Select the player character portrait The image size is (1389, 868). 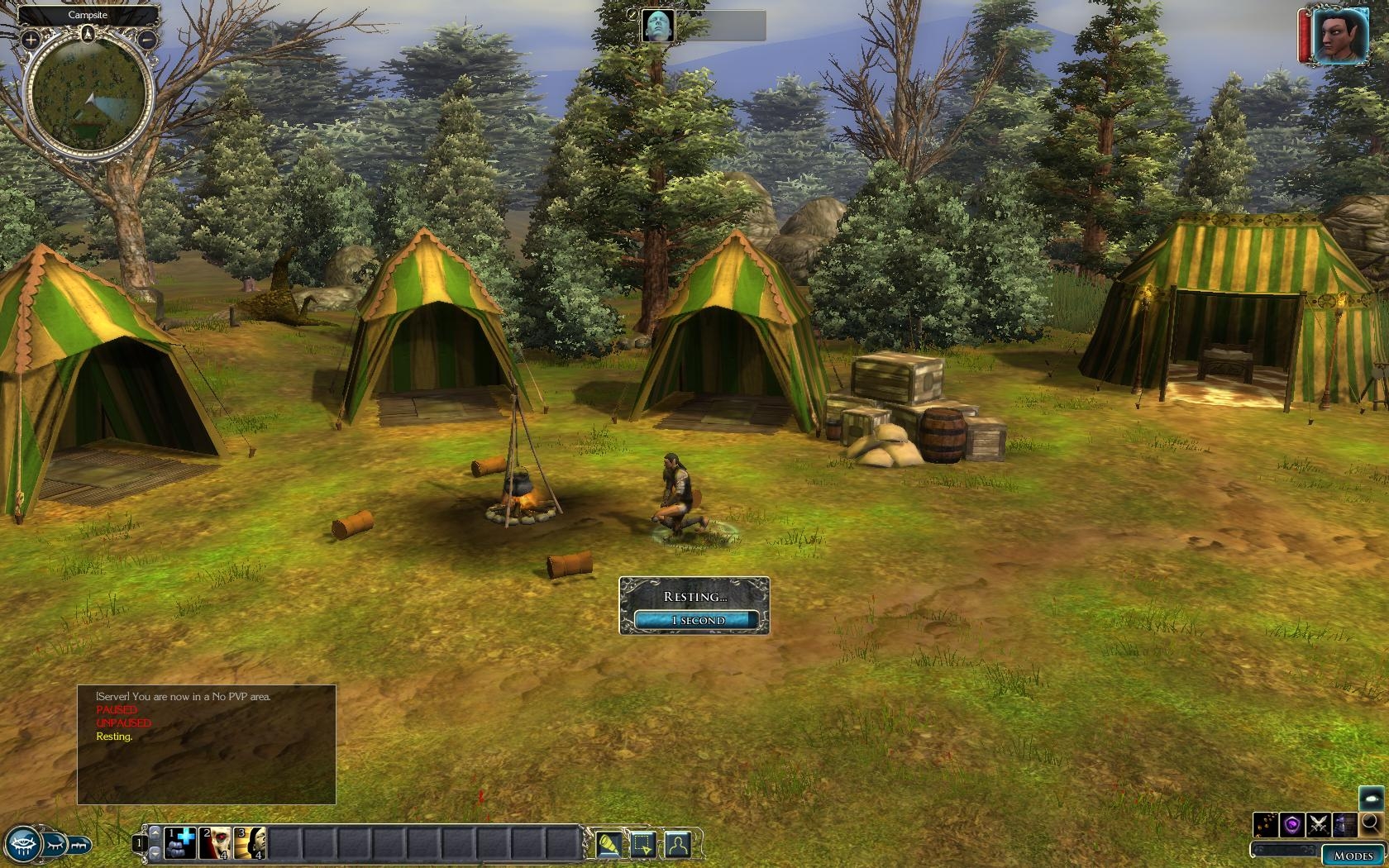(x=1334, y=36)
